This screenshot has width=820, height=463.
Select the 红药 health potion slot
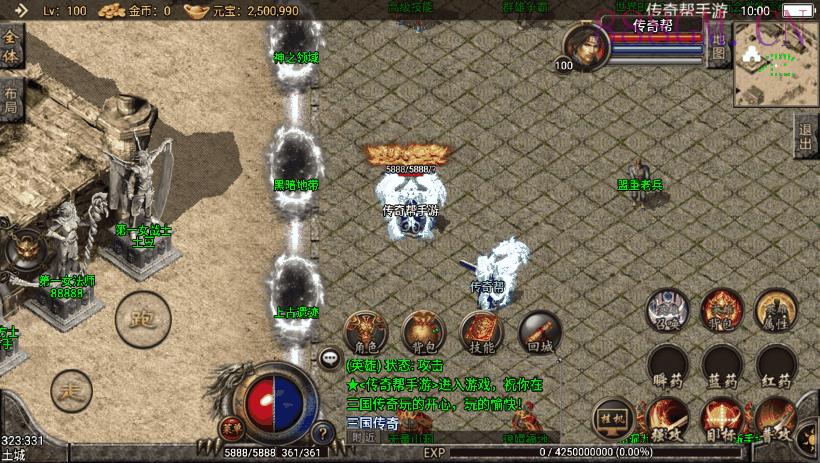[775, 365]
